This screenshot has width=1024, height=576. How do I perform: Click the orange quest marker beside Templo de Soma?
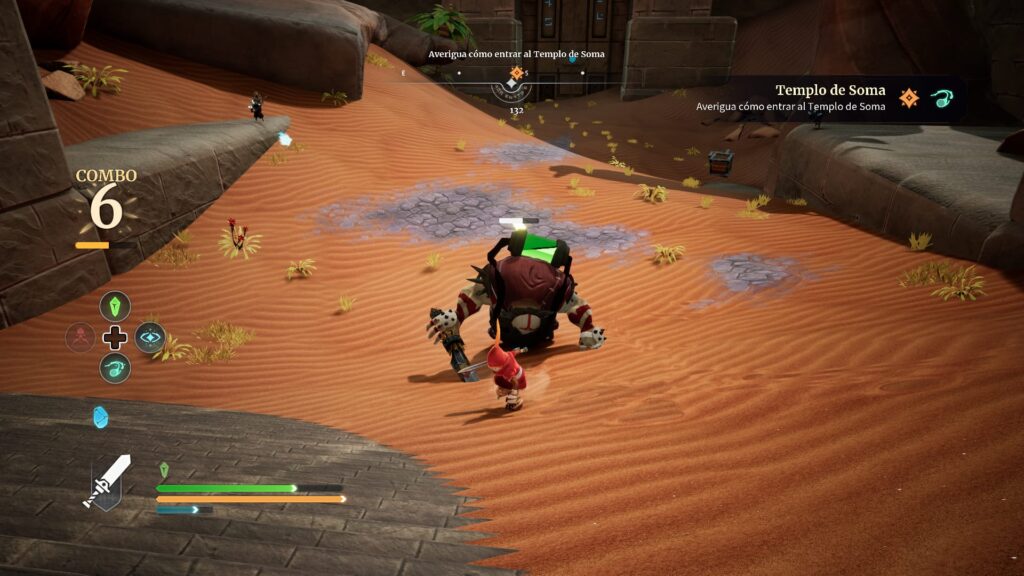[909, 97]
